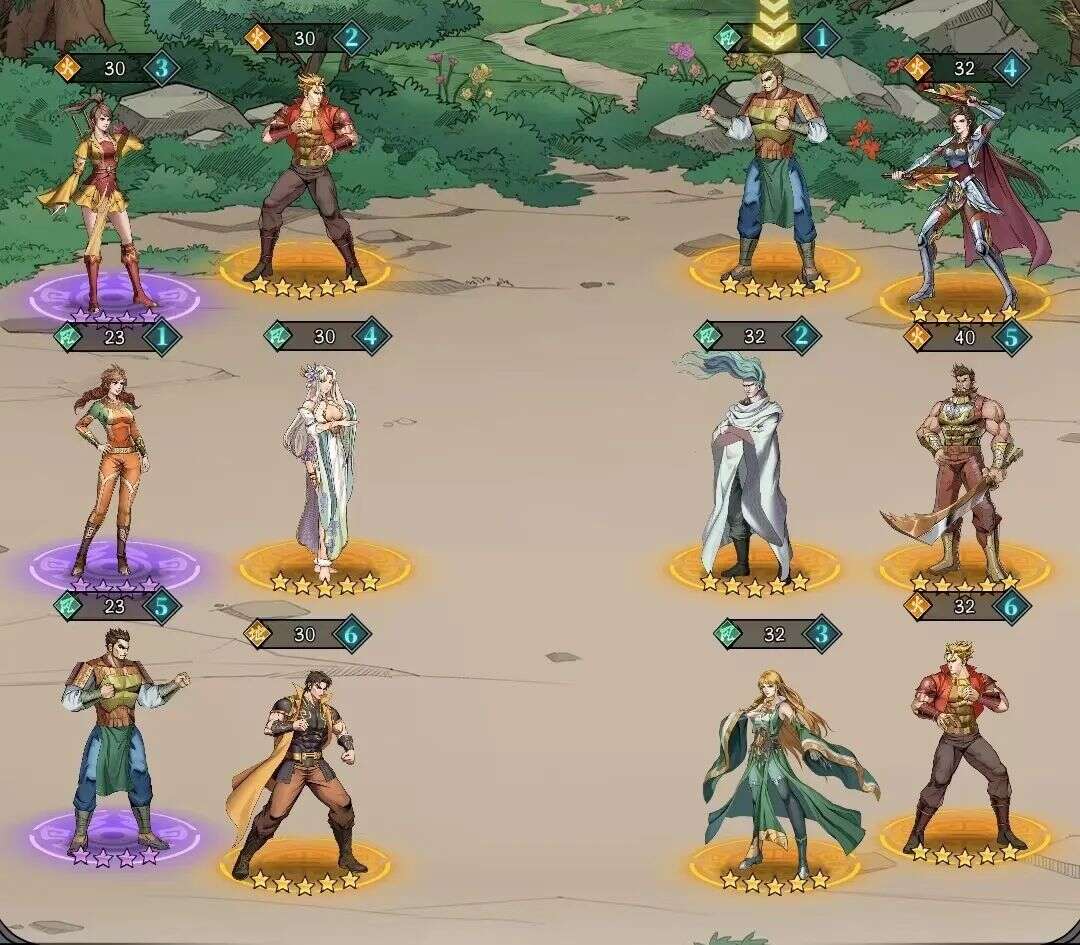Choose the armored woman with the flaming weapon
This screenshot has width=1080, height=945.
coord(965,200)
